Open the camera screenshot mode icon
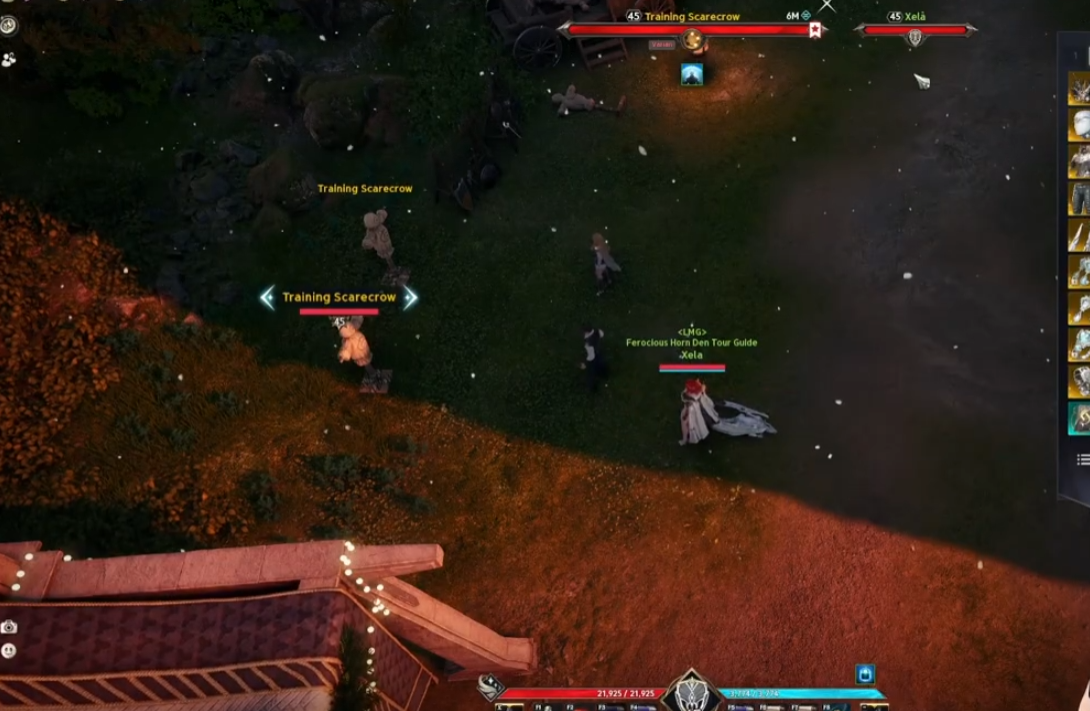The width and height of the screenshot is (1090, 711). point(9,627)
